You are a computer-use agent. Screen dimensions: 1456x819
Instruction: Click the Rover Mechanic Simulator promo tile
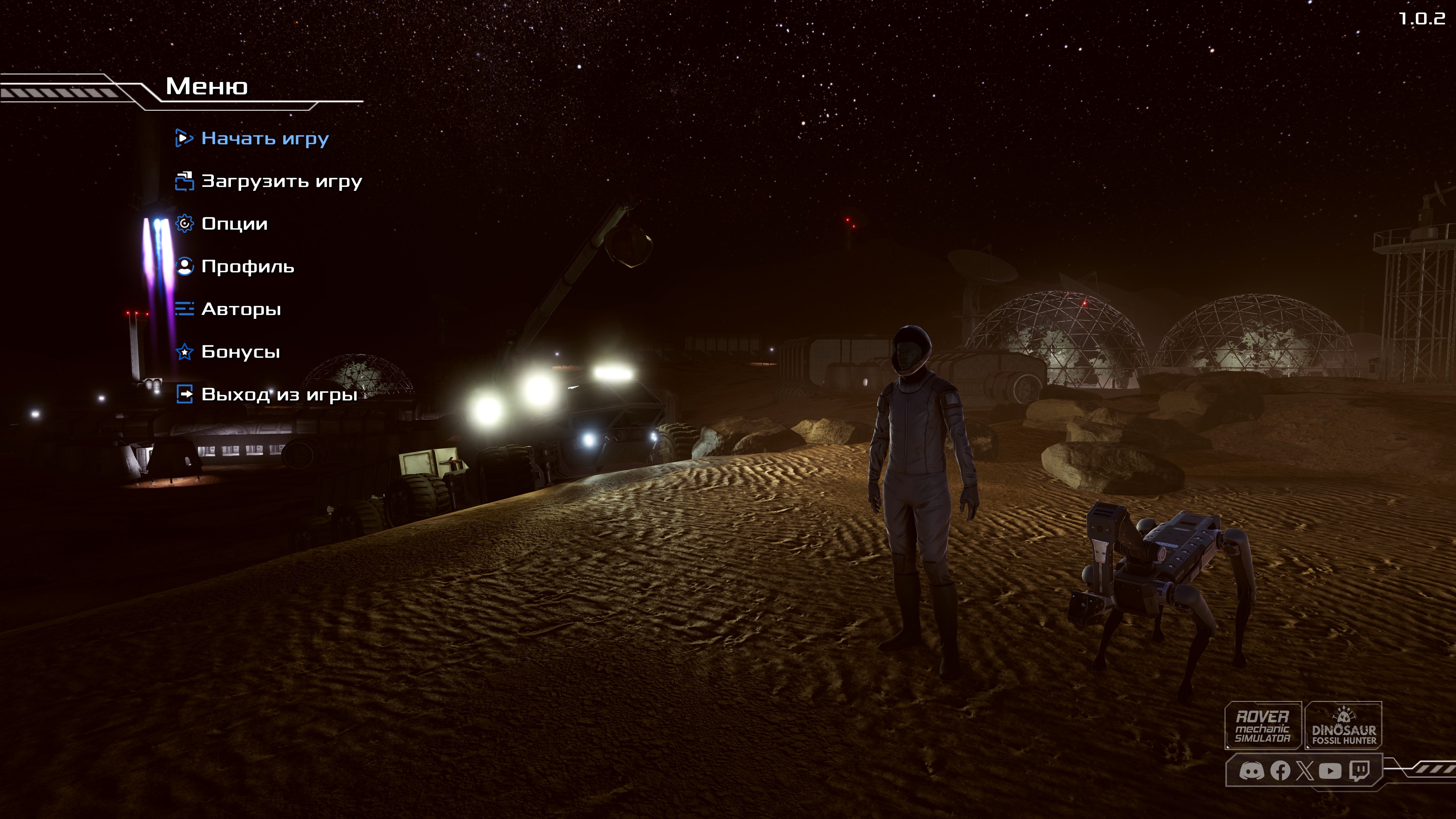1263,726
